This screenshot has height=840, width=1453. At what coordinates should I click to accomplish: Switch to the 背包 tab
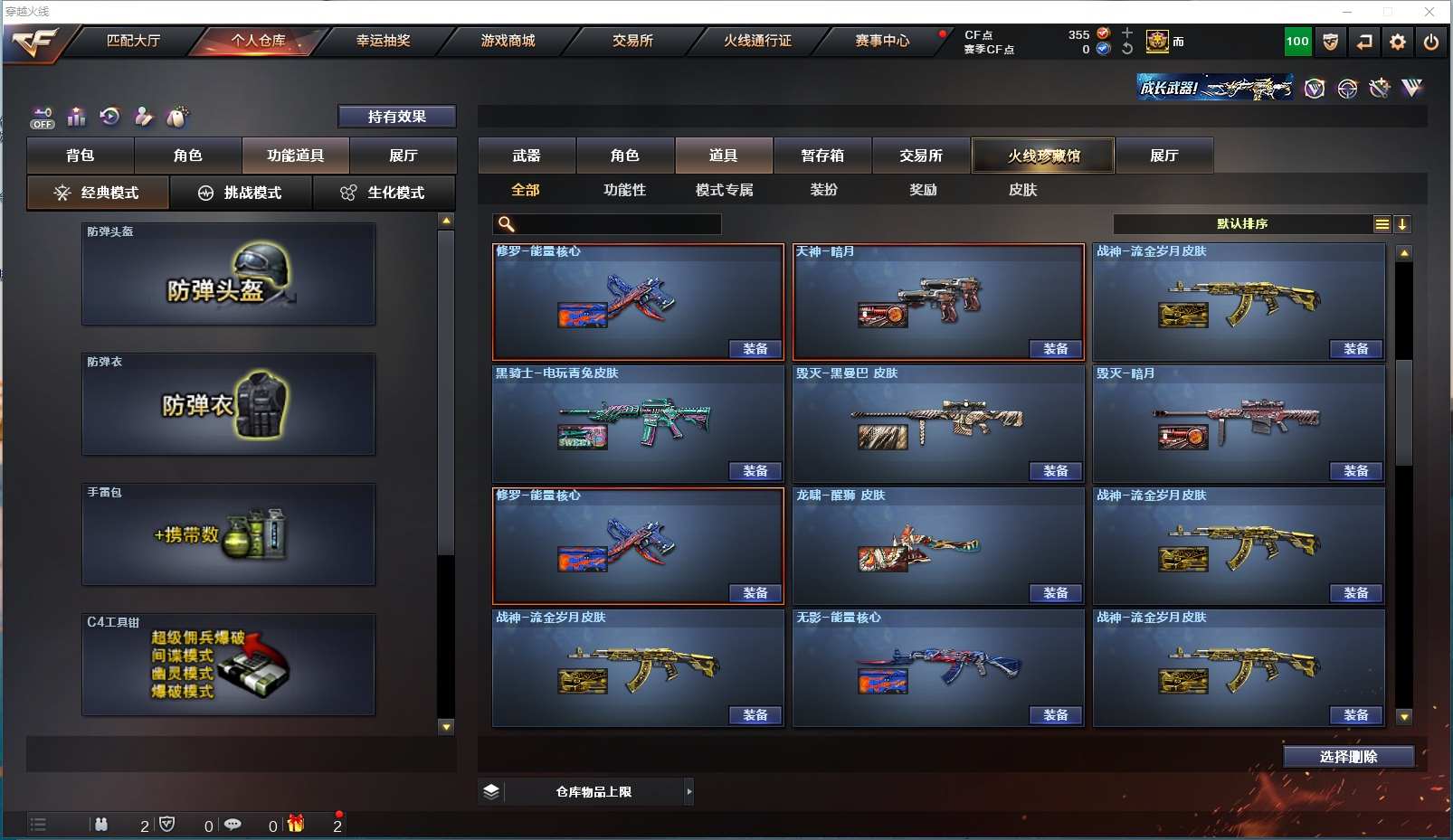[81, 156]
